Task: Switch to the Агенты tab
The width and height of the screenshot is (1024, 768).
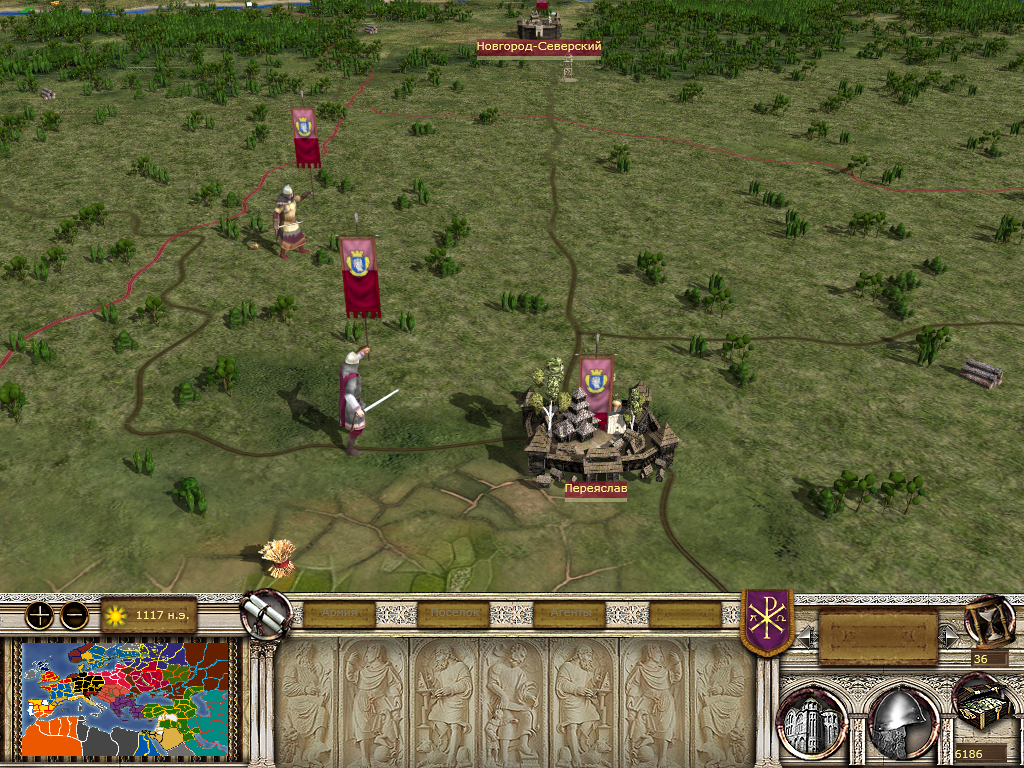Action: pos(569,614)
